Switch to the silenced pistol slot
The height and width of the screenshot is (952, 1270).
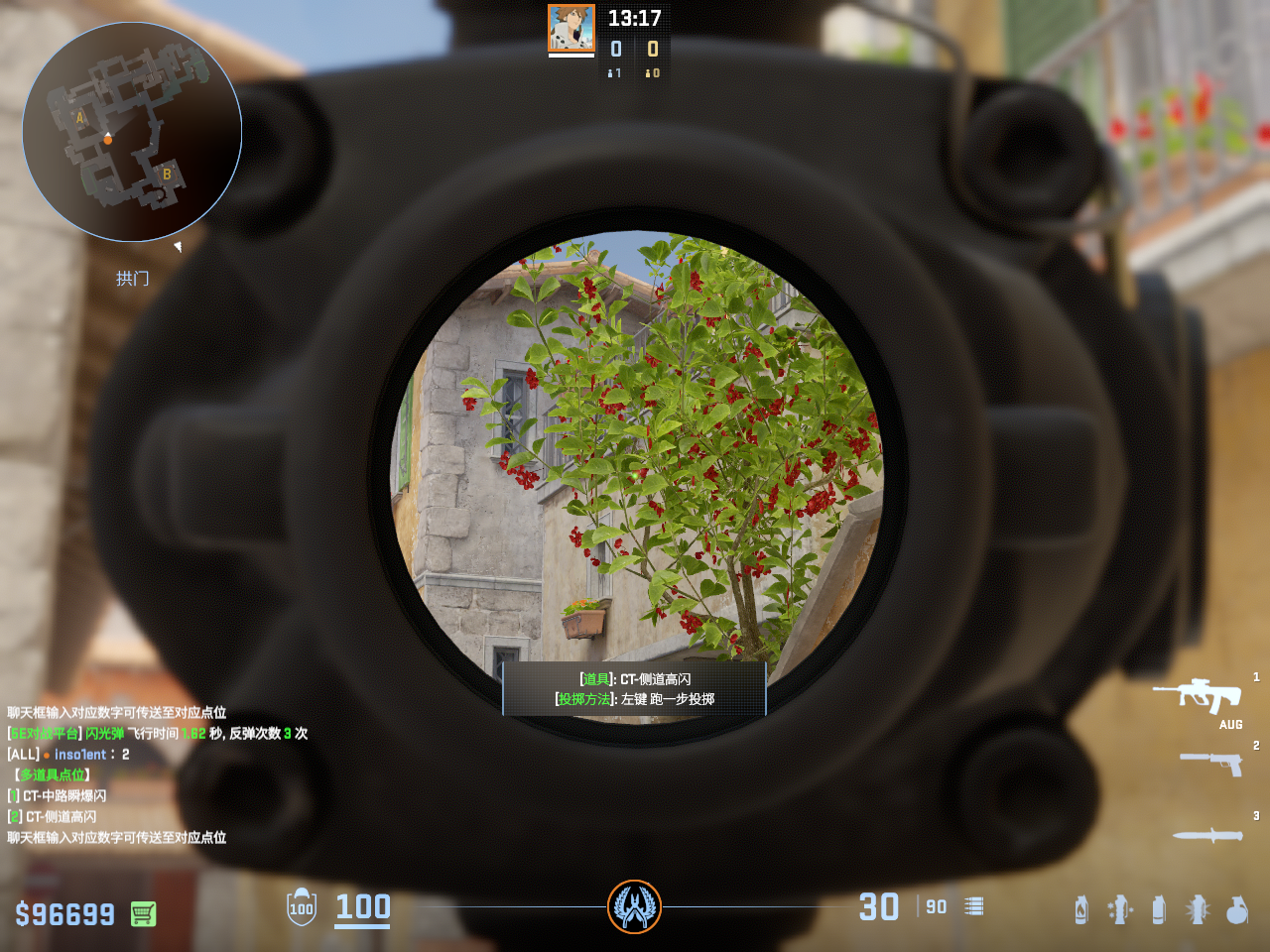[1211, 763]
